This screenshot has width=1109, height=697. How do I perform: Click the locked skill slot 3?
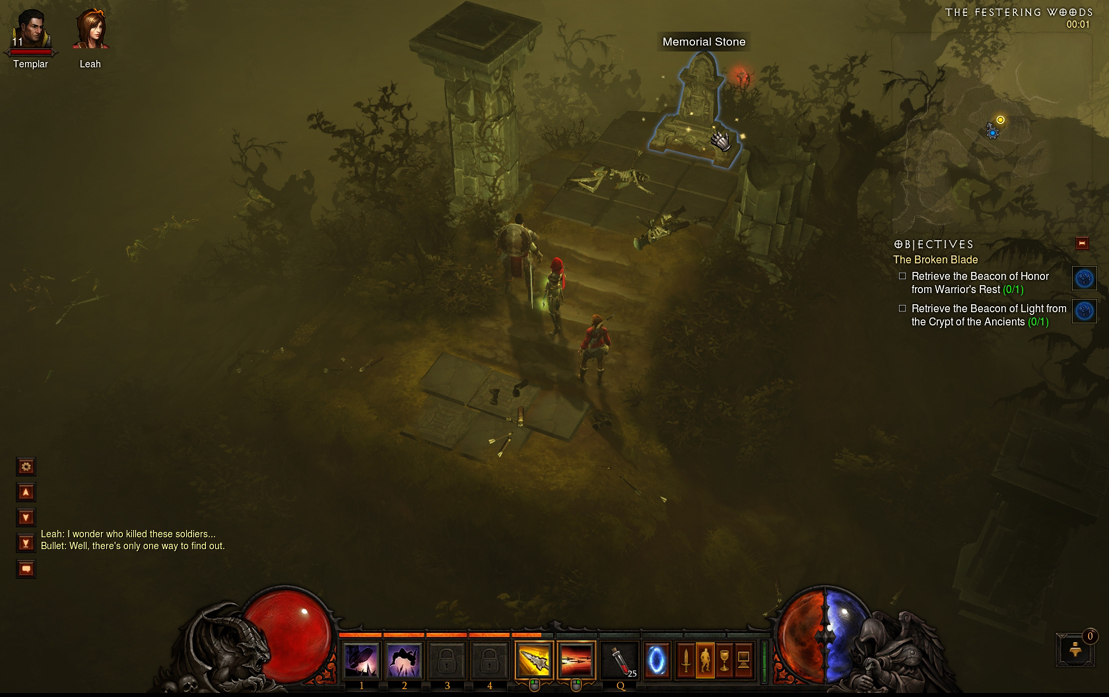[x=447, y=661]
